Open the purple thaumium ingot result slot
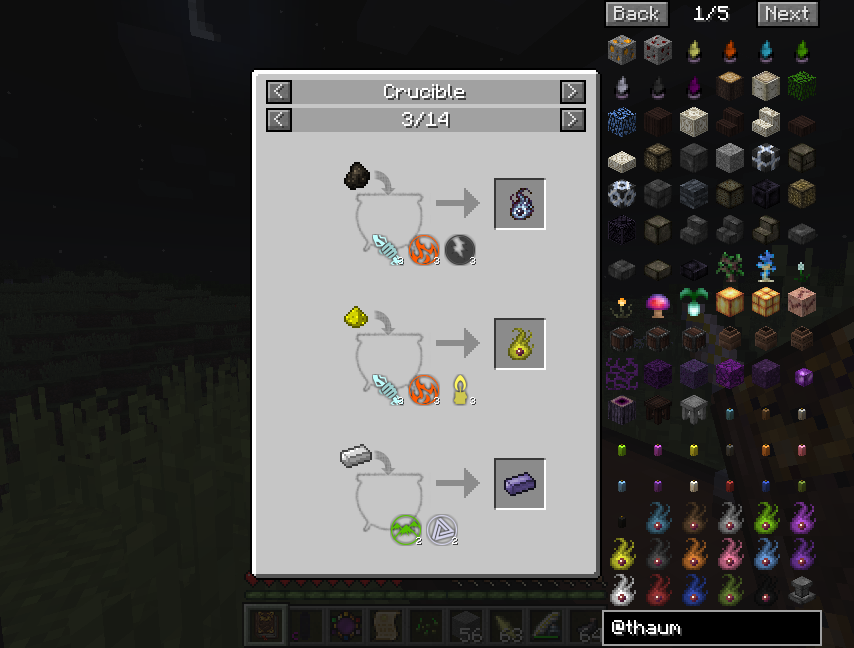The width and height of the screenshot is (854, 648). point(520,484)
